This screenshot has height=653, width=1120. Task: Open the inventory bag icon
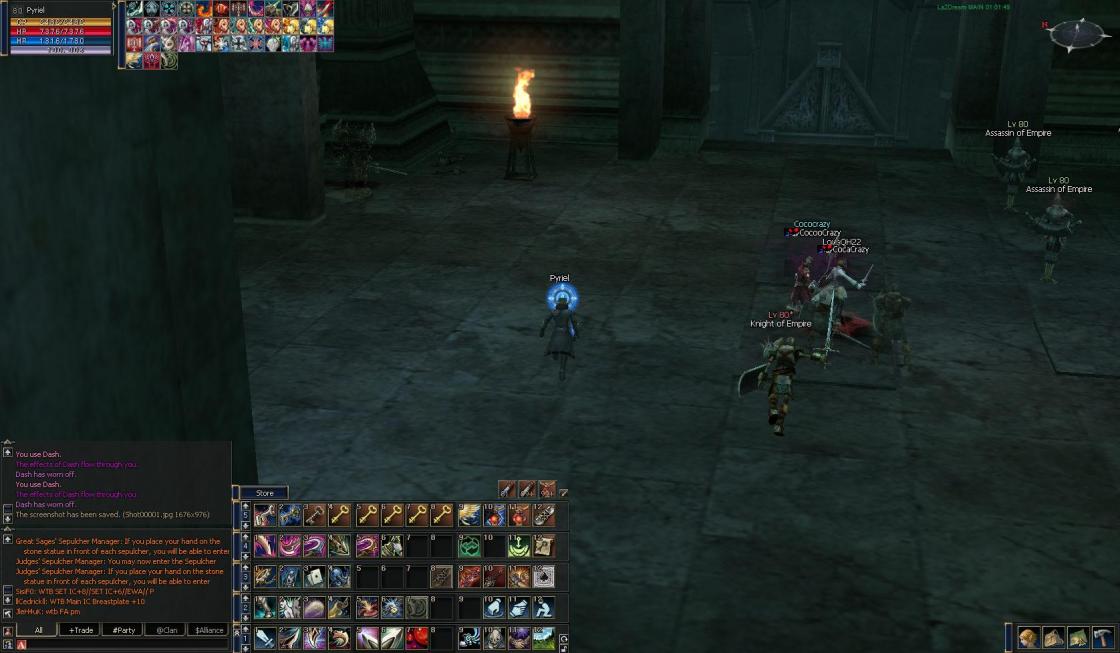1053,637
